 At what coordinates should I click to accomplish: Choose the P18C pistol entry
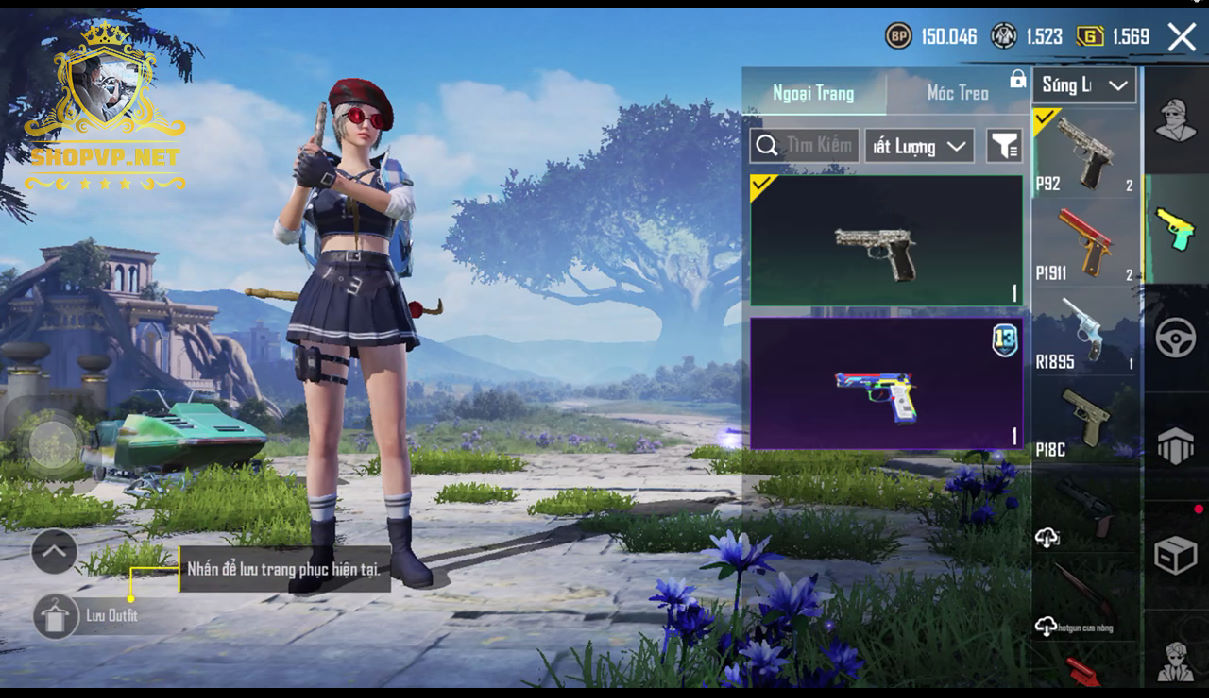(1085, 422)
